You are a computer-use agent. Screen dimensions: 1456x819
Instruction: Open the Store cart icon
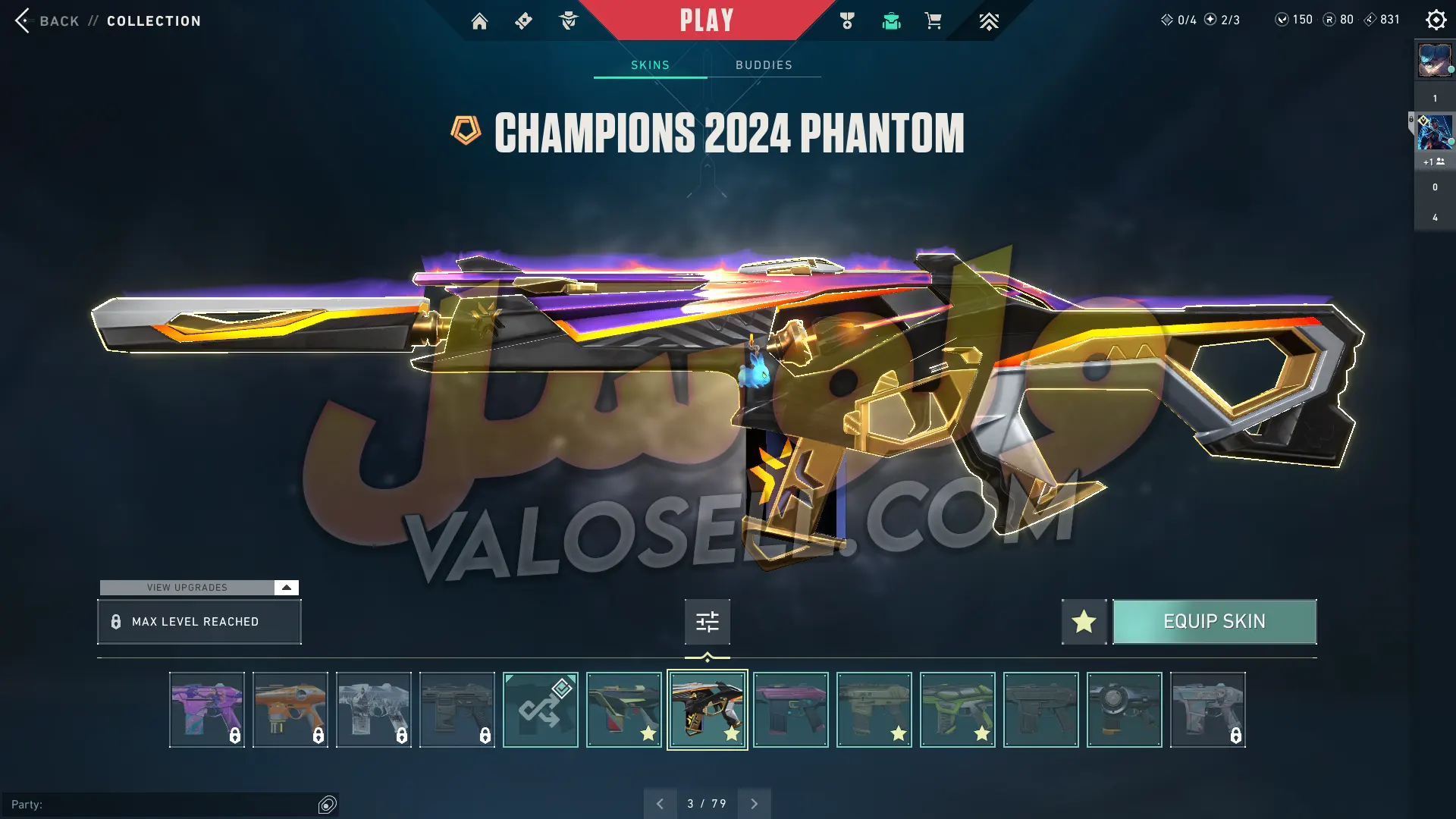934,21
